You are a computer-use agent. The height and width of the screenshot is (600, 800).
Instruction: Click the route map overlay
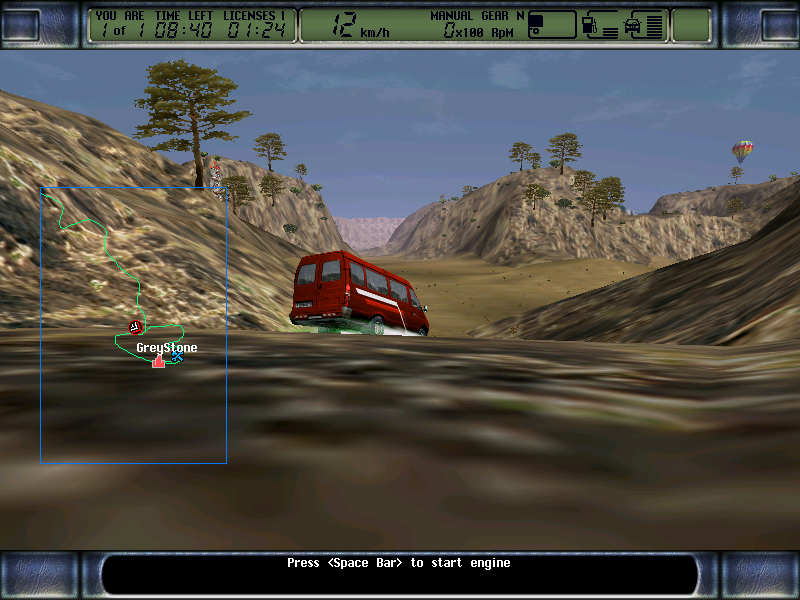pyautogui.click(x=133, y=325)
